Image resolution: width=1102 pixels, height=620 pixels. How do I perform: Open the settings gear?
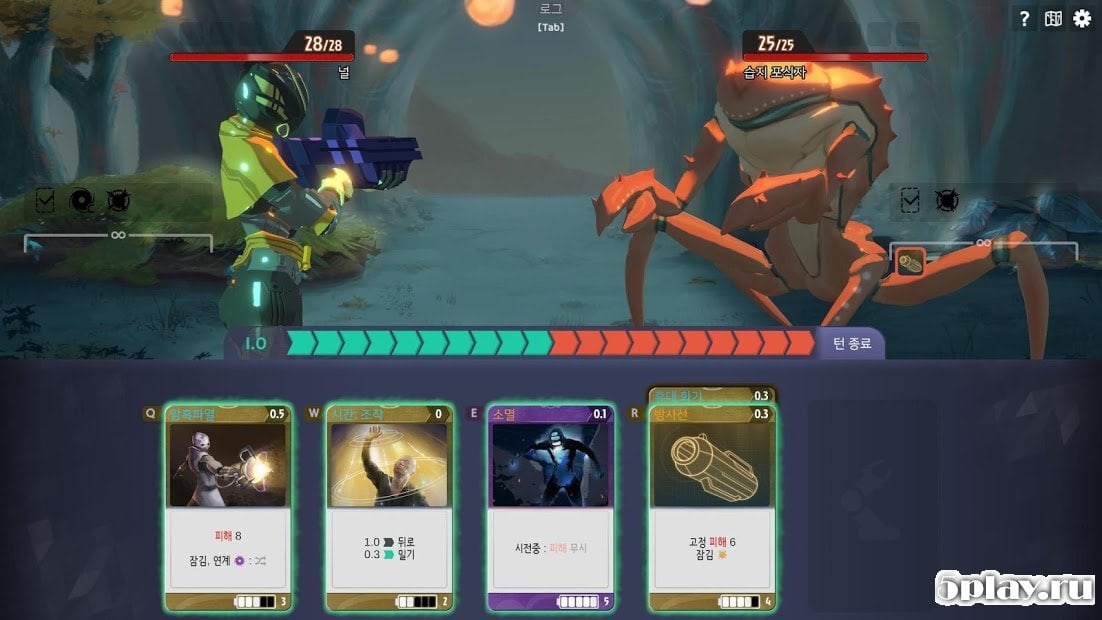[1082, 19]
